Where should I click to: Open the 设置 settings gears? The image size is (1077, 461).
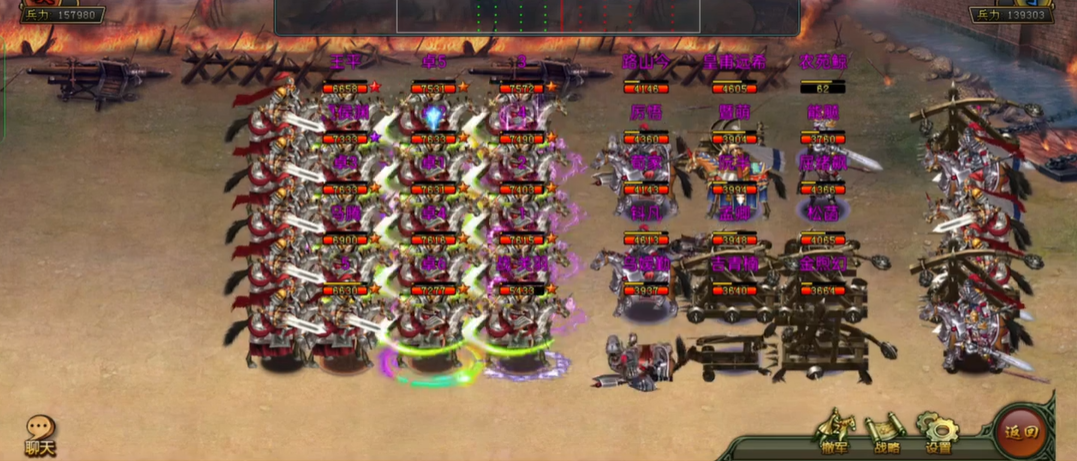938,432
